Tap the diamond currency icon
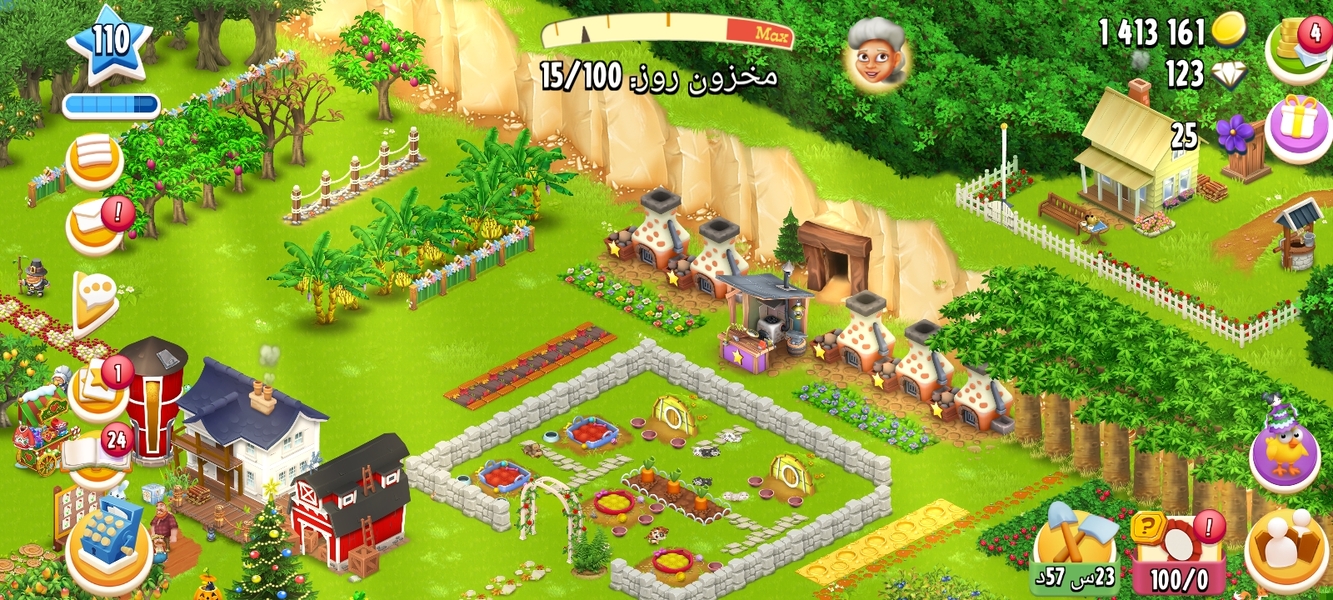The width and height of the screenshot is (1333, 600). pyautogui.click(x=1229, y=74)
